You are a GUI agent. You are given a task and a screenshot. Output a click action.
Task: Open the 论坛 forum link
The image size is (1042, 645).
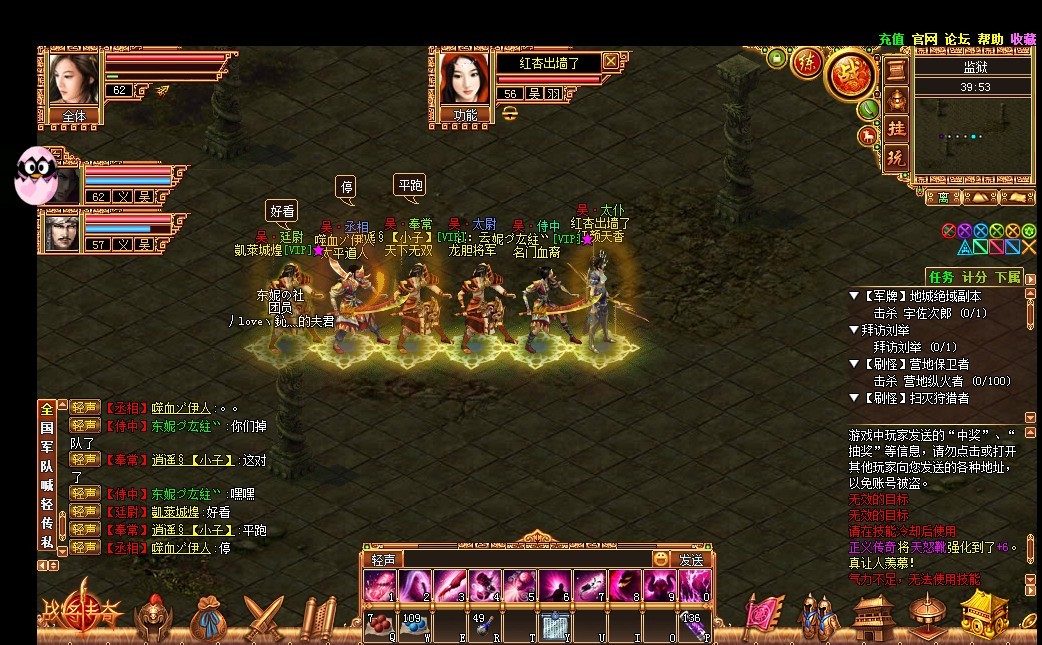(957, 39)
